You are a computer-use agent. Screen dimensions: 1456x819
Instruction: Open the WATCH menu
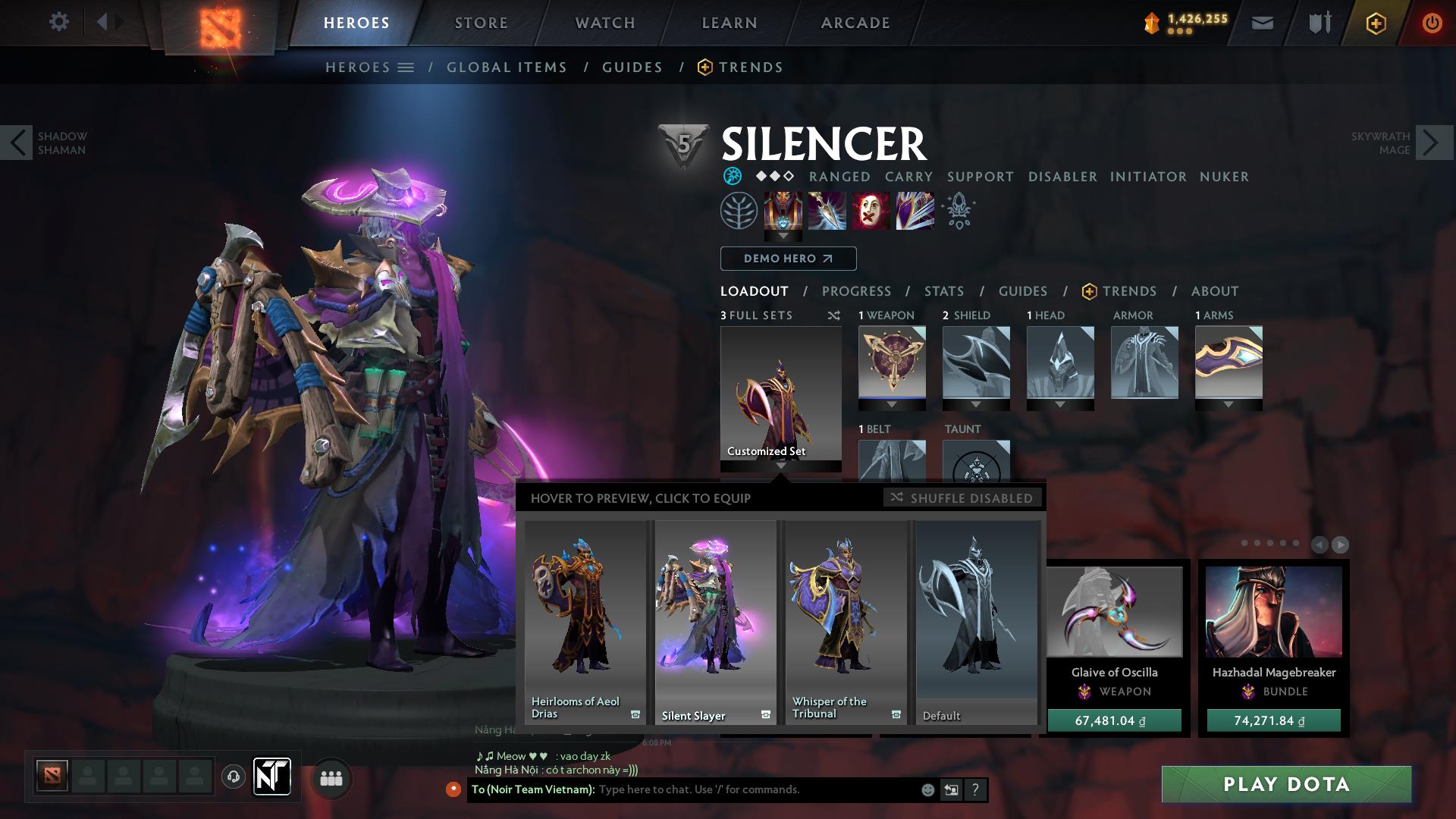(604, 22)
